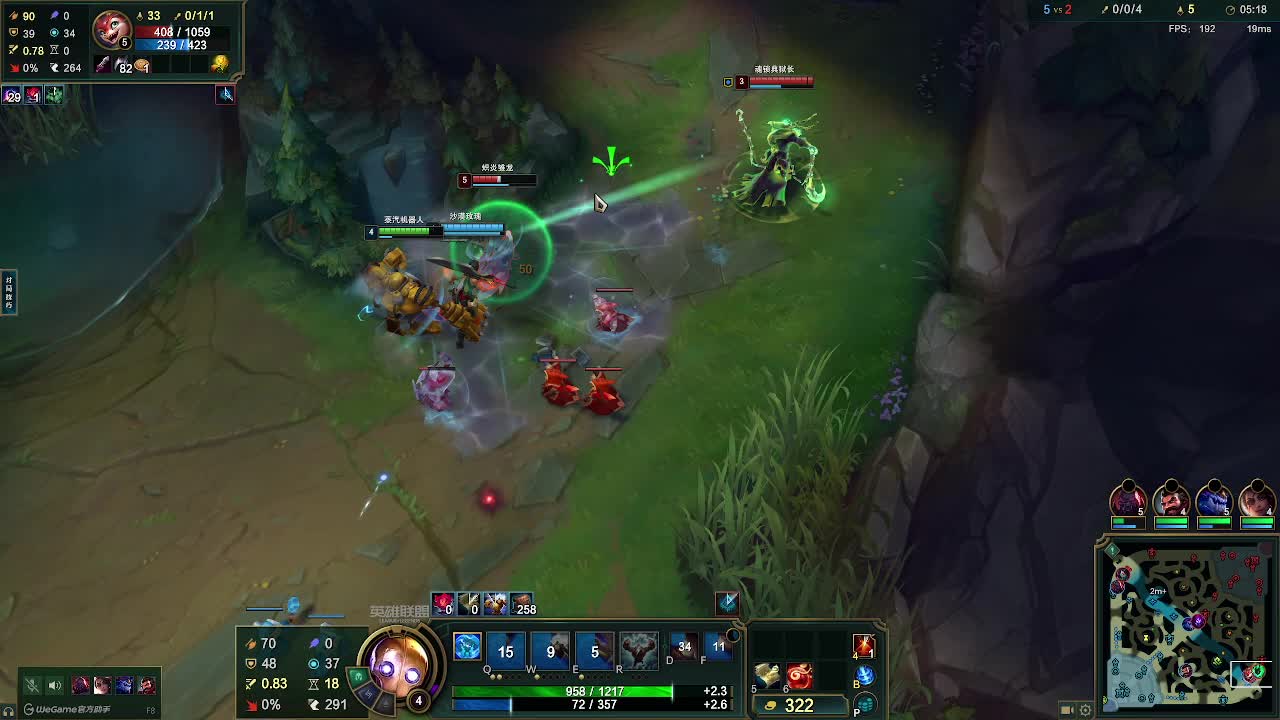Activate the ward trinket in slot 4
Image resolution: width=1280 pixels, height=720 pixels.
pos(864,646)
